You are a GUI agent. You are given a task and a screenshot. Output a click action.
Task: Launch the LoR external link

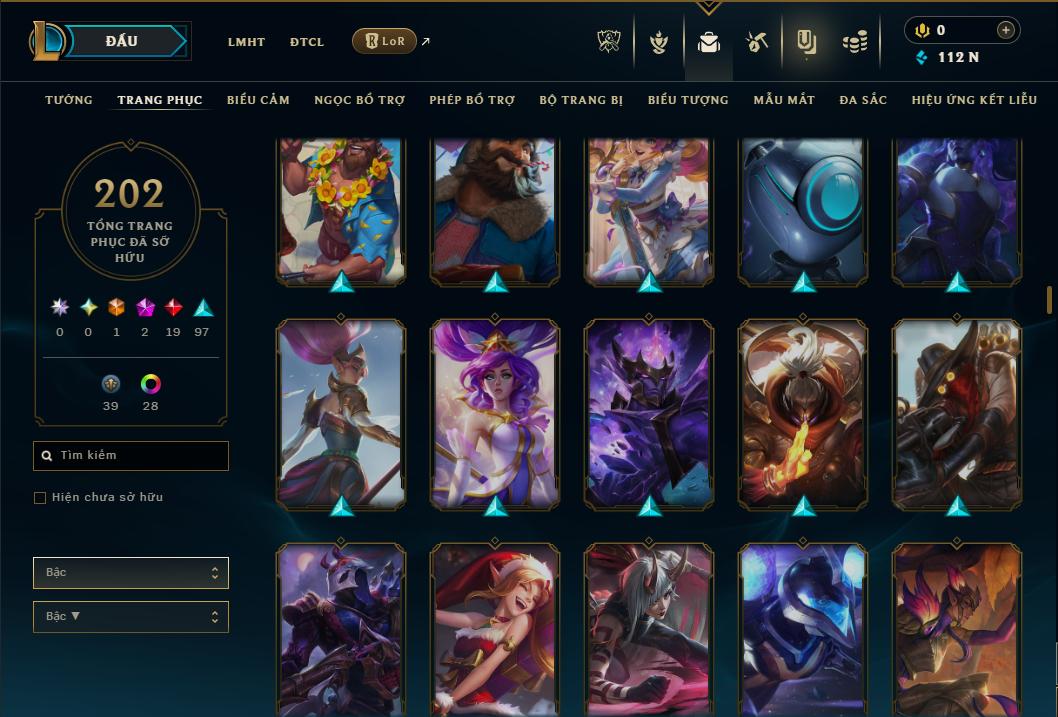tap(385, 41)
